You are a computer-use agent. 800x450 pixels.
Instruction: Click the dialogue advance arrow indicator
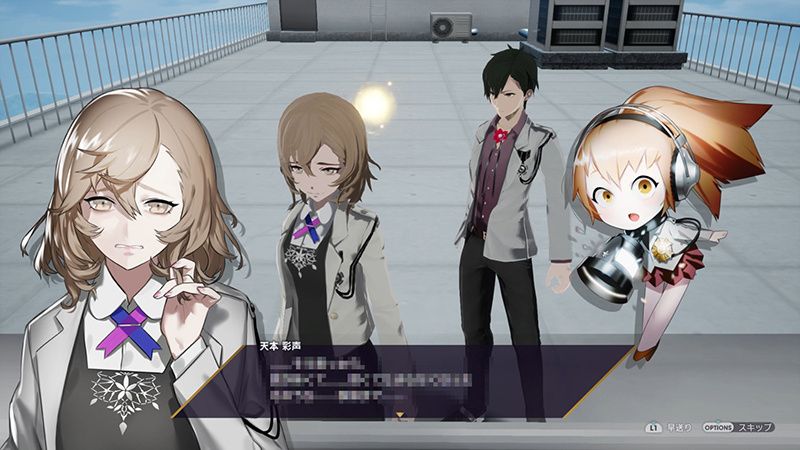tap(401, 411)
